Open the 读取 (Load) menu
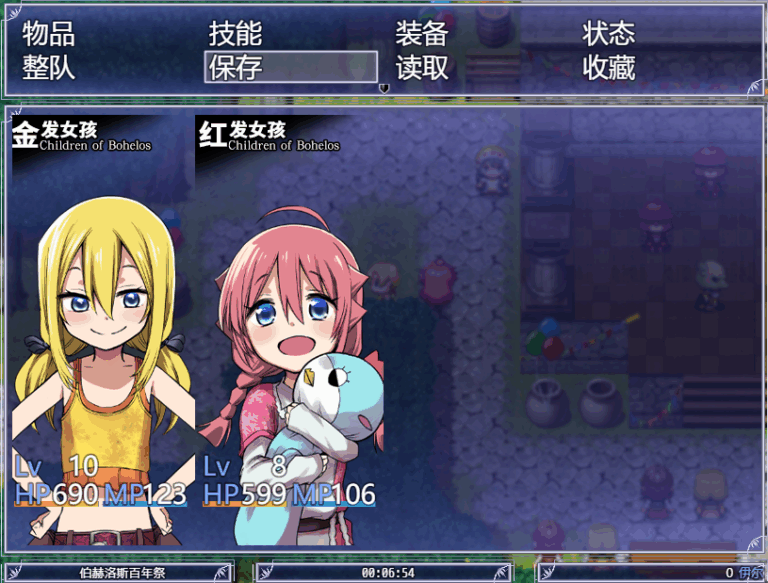 421,68
